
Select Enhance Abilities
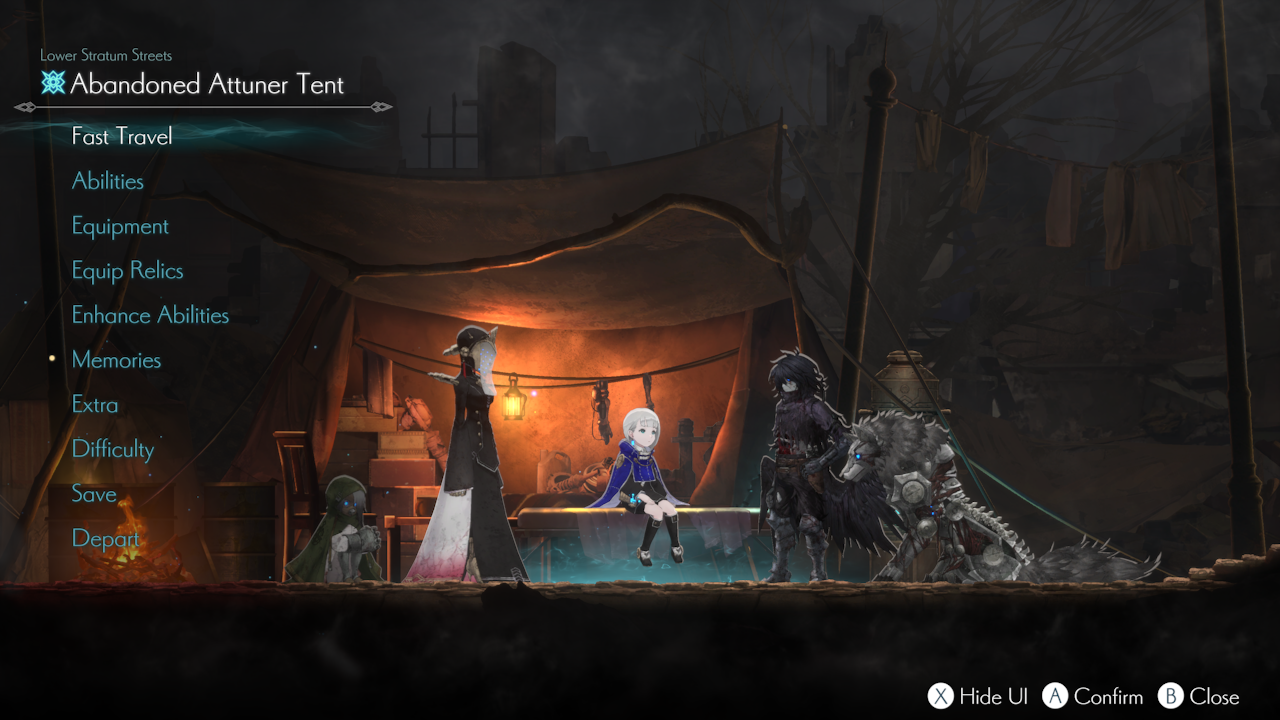coord(150,315)
